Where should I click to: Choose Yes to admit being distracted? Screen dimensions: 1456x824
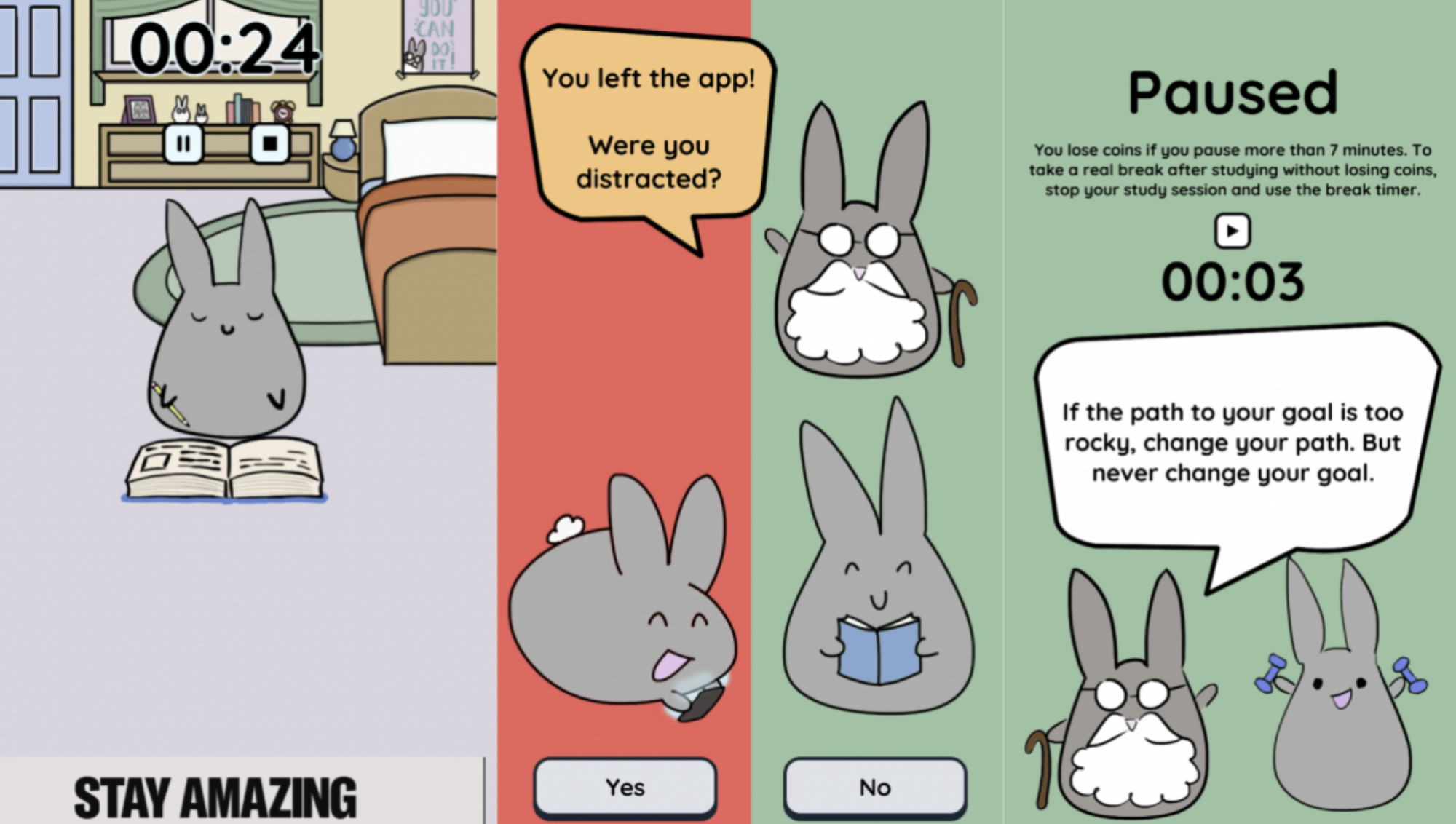(624, 786)
